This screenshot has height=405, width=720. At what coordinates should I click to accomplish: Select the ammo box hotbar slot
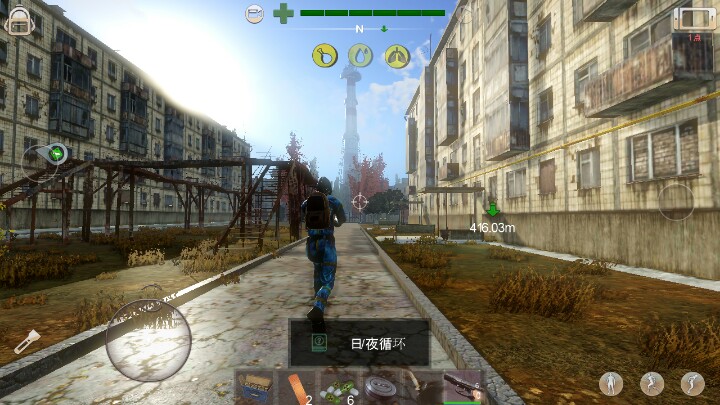(255, 387)
